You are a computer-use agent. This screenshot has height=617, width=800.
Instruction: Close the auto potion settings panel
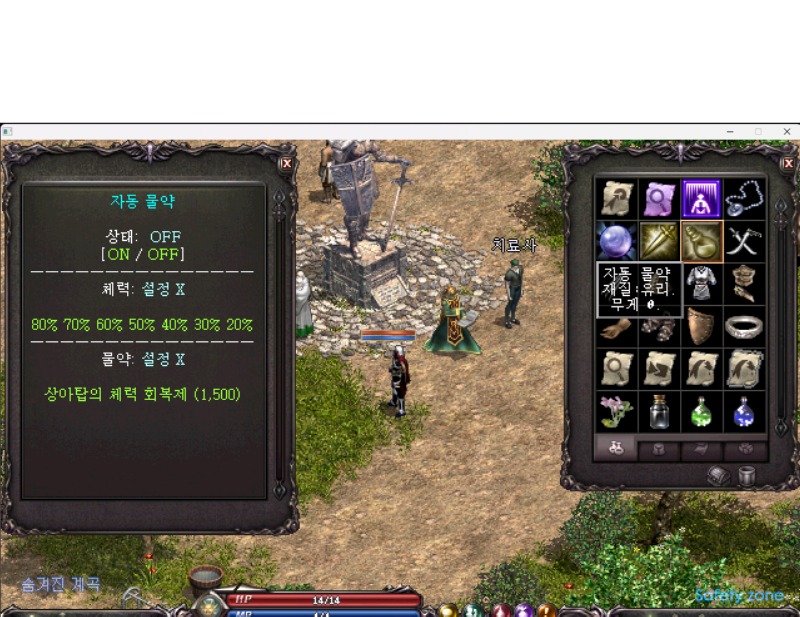[286, 163]
